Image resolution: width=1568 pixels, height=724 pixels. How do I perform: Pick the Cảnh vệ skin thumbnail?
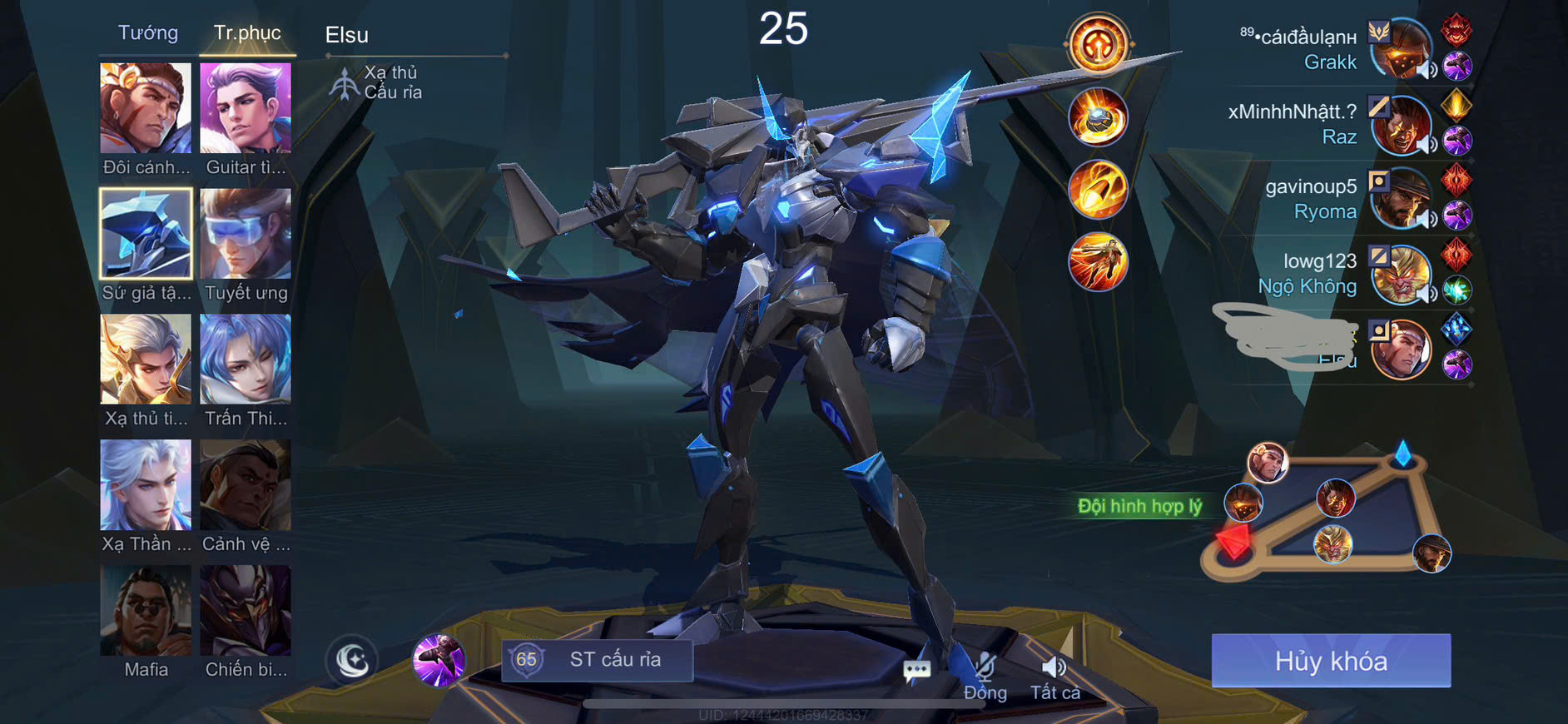pos(246,485)
